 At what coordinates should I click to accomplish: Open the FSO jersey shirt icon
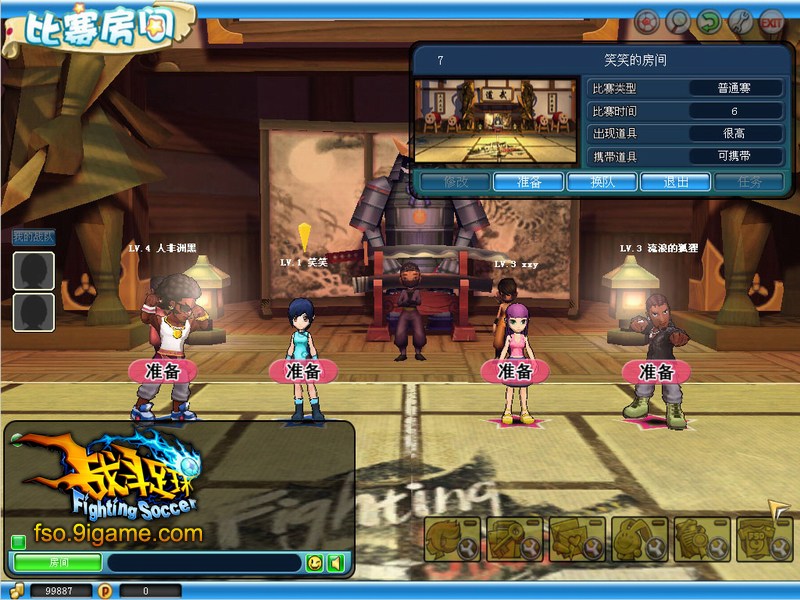click(x=764, y=540)
